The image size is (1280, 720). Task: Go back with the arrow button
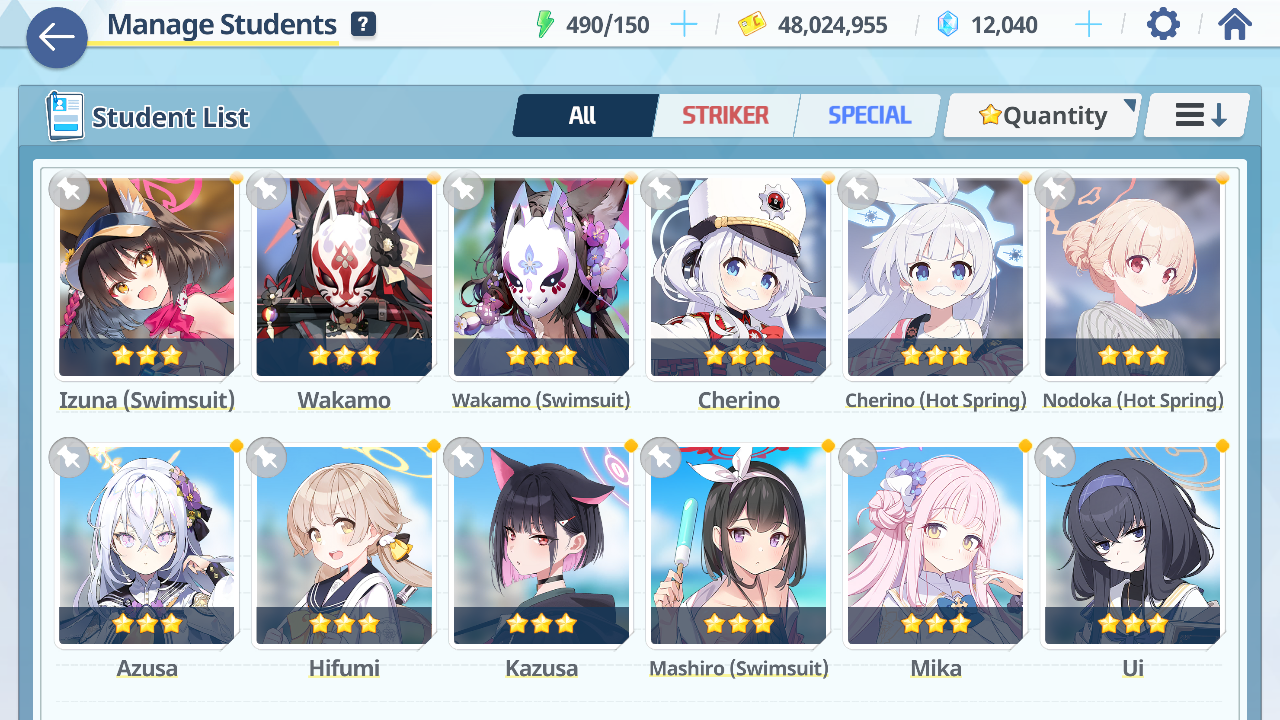[57, 38]
